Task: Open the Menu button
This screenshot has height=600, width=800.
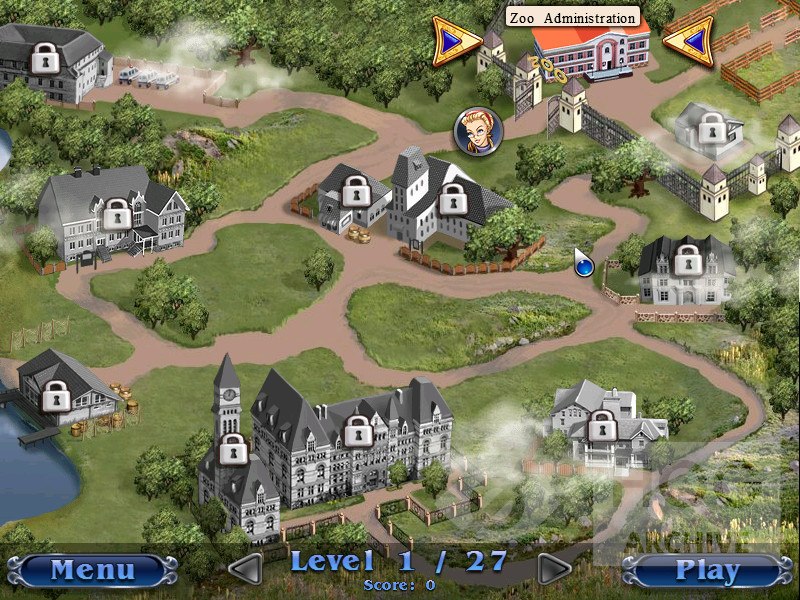Action: [92, 570]
